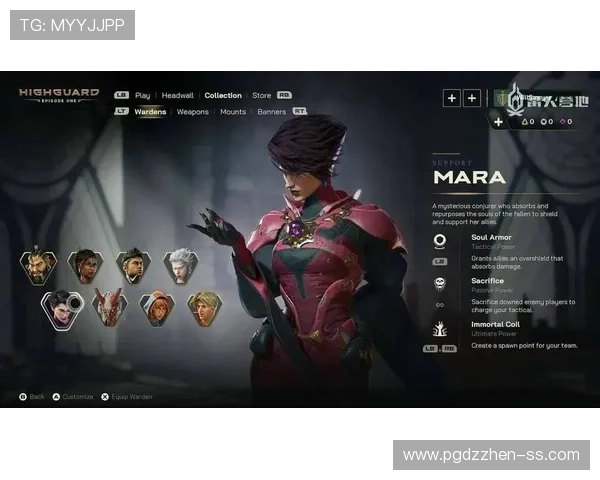The width and height of the screenshot is (600, 480).
Task: Click the Sacrifice passive skull icon
Action: 440,283
